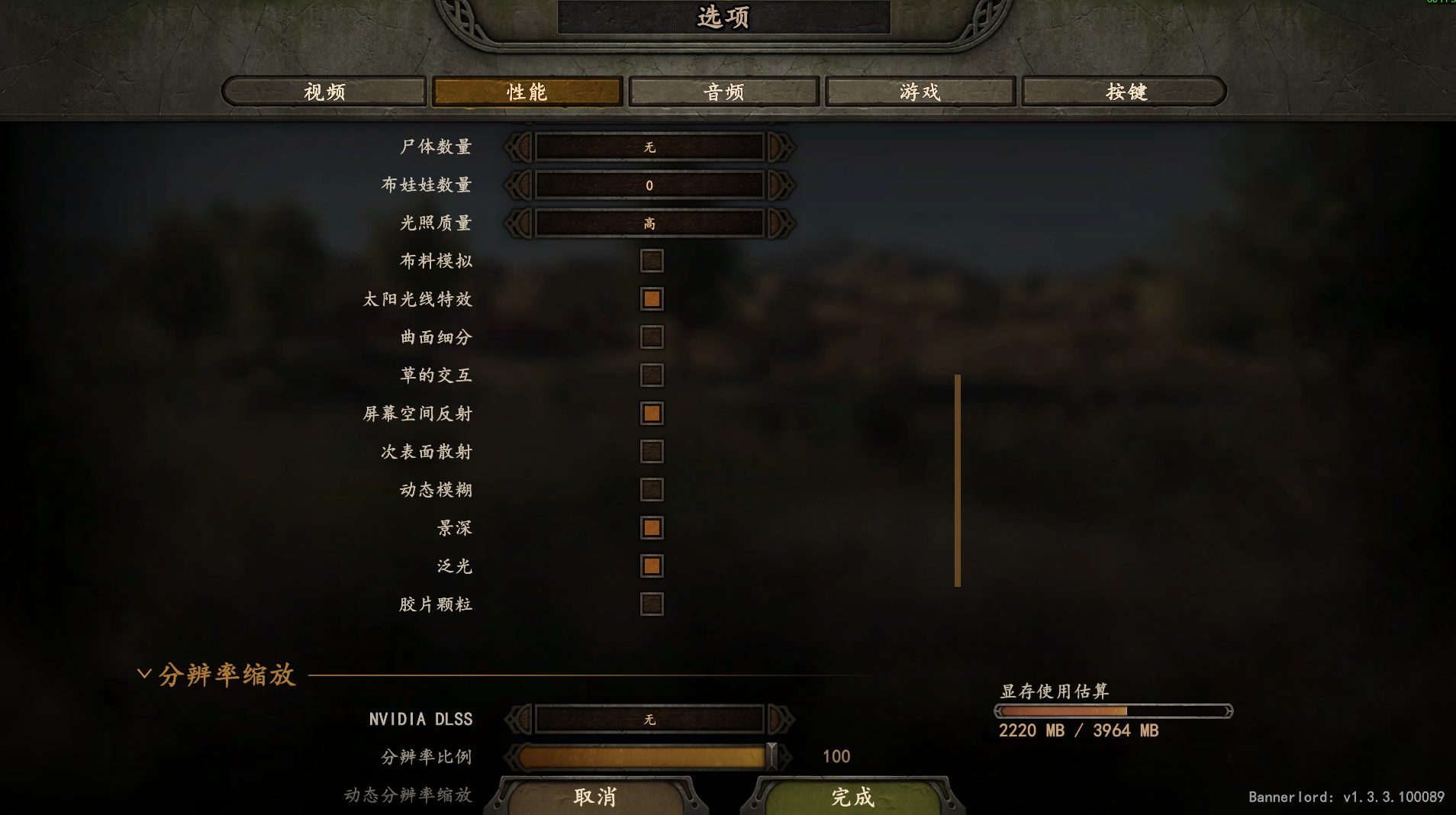Click the left arrow to decrease 布娃娃数量
Viewport: 1456px width, 815px height.
click(519, 185)
